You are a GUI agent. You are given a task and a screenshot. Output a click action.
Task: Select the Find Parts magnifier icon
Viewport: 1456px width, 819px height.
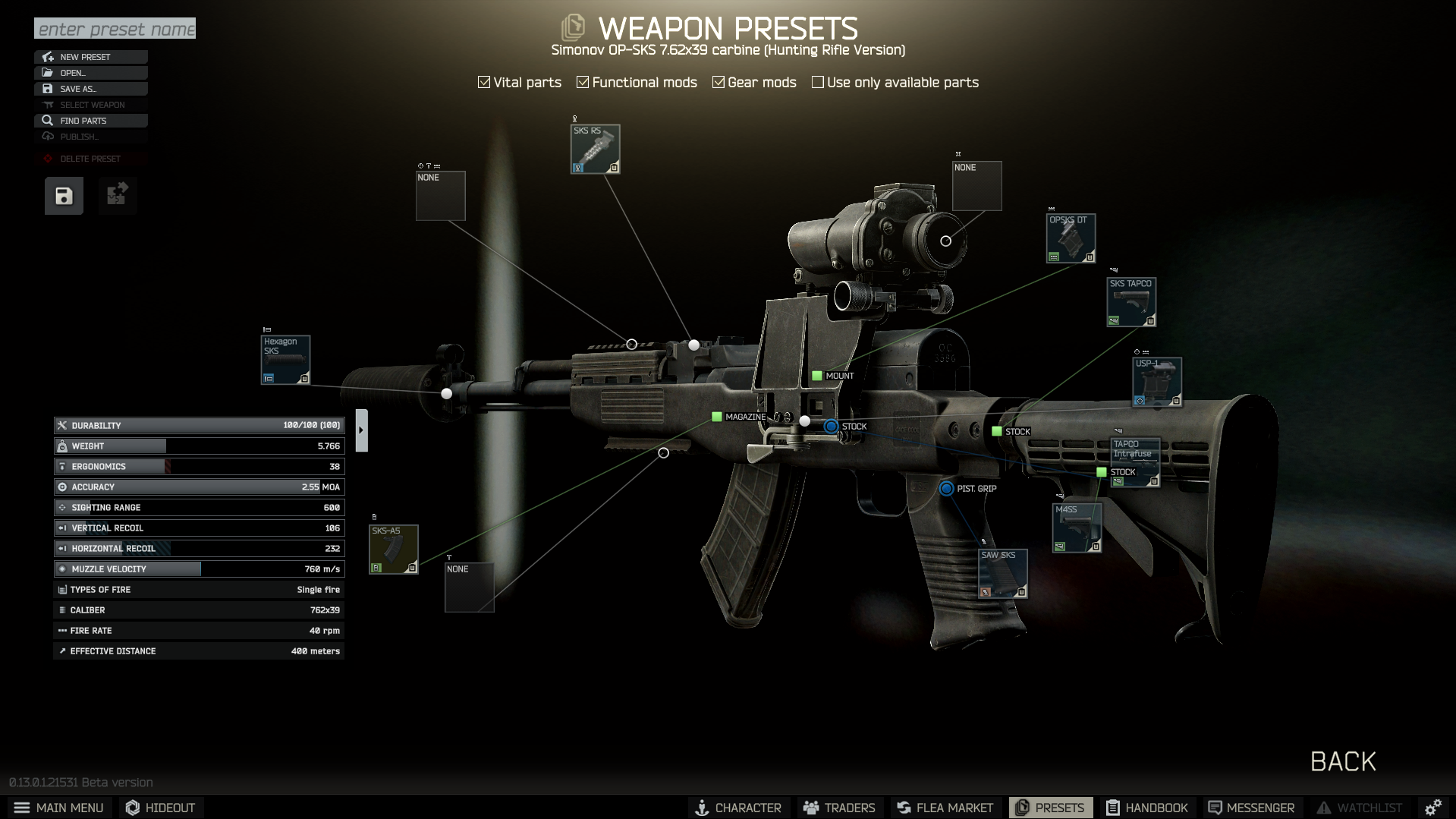48,120
